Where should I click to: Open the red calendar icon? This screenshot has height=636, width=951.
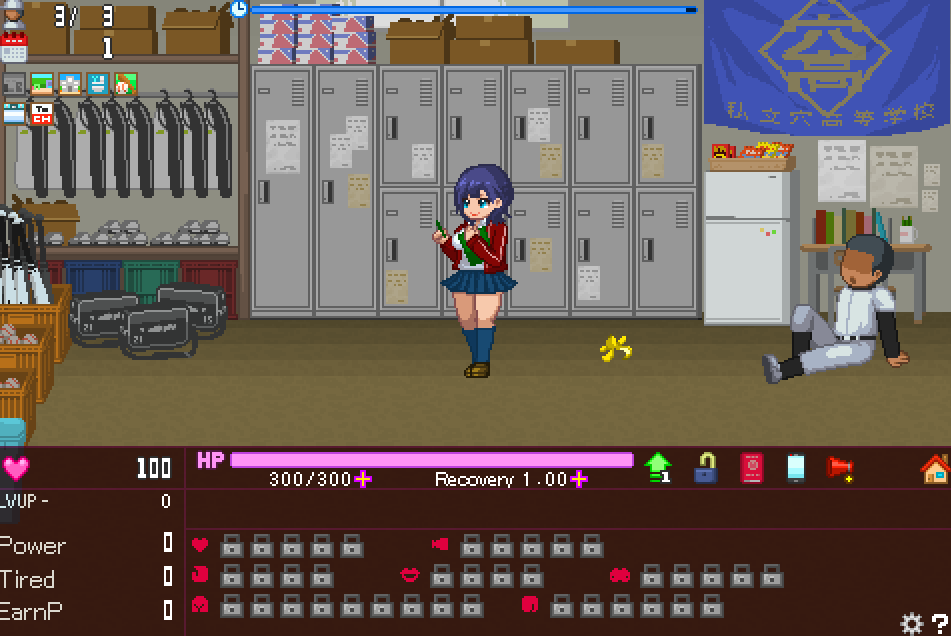tap(14, 47)
